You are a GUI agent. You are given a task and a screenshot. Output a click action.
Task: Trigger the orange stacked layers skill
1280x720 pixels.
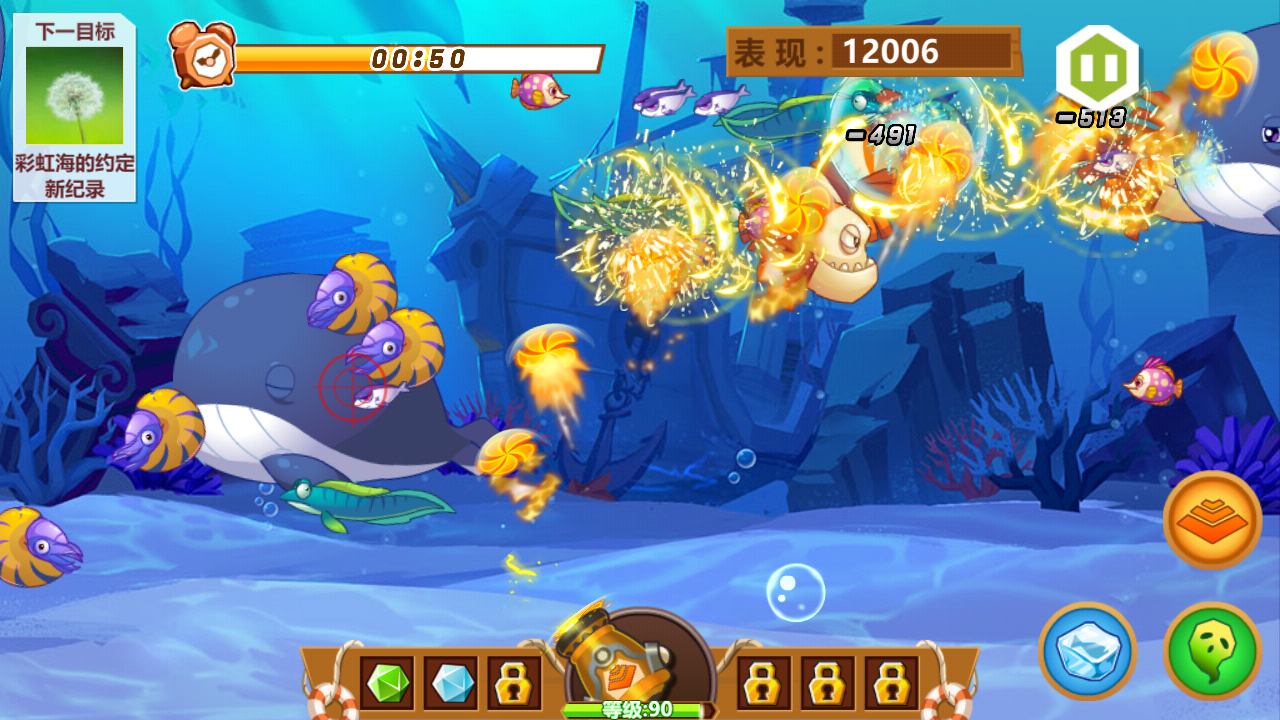(x=1212, y=520)
